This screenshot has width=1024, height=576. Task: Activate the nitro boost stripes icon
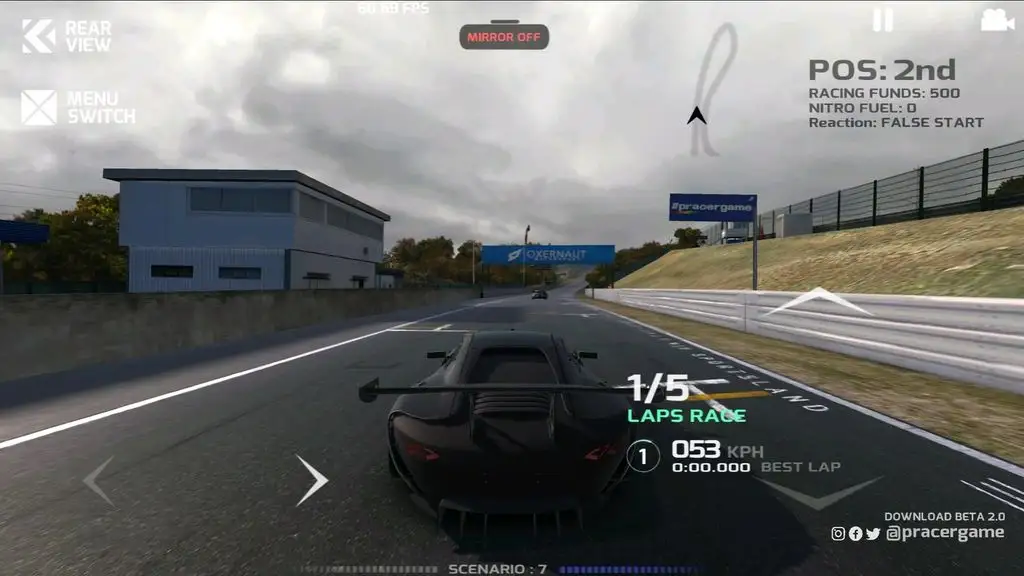coord(992,494)
